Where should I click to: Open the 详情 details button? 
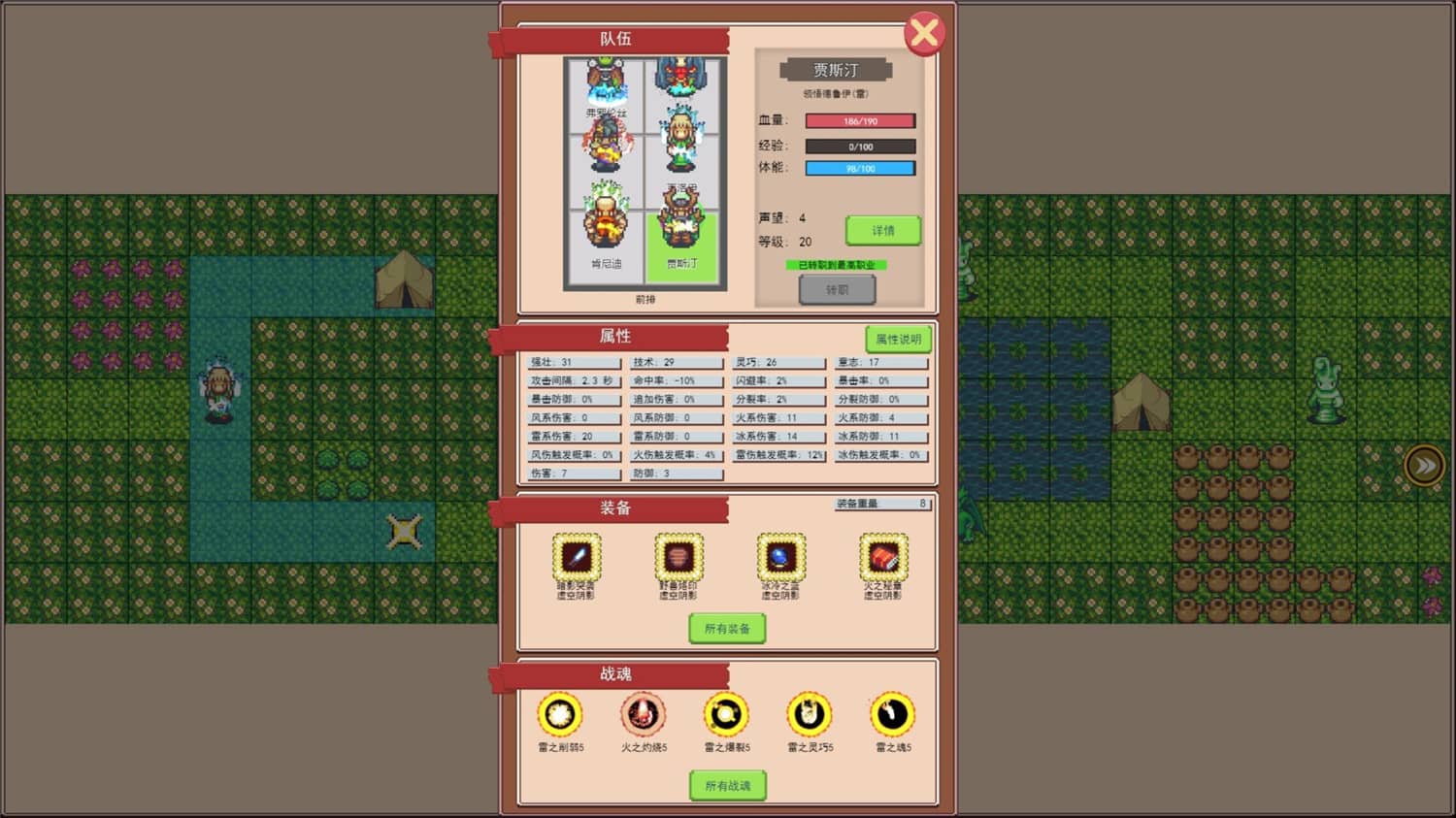[883, 230]
